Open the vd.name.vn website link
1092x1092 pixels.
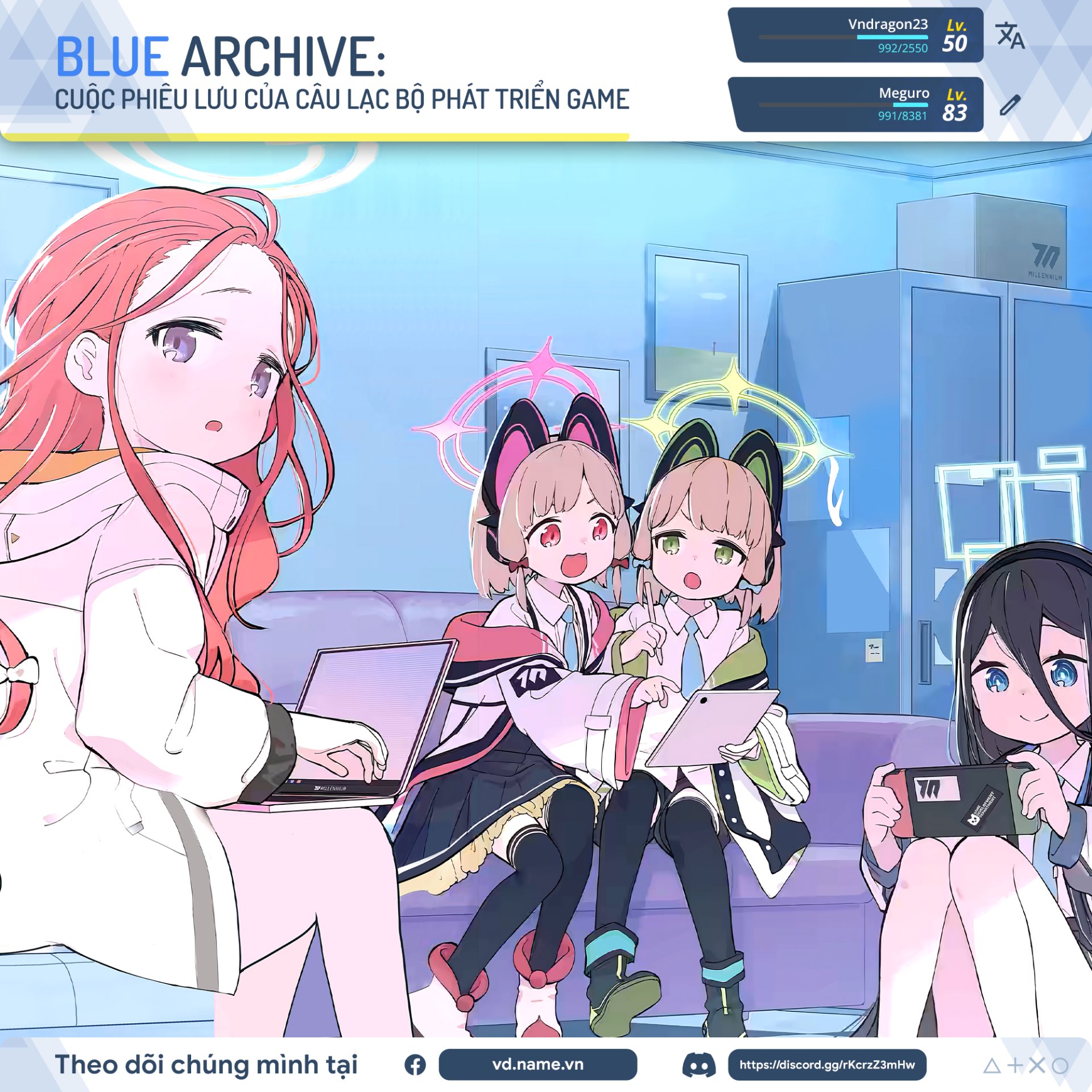pos(537,1064)
